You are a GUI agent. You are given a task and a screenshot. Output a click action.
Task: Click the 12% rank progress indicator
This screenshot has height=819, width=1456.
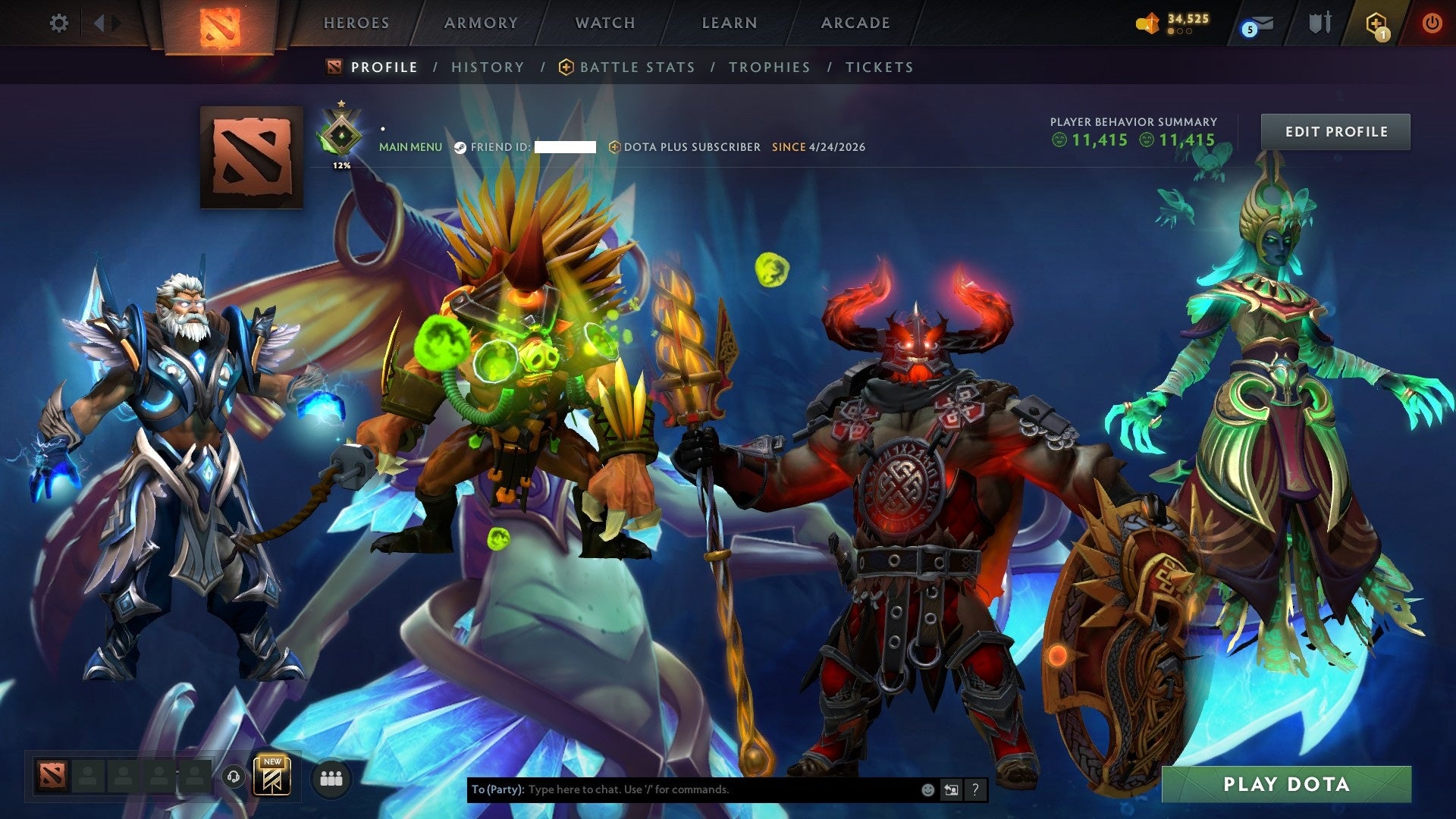click(341, 164)
